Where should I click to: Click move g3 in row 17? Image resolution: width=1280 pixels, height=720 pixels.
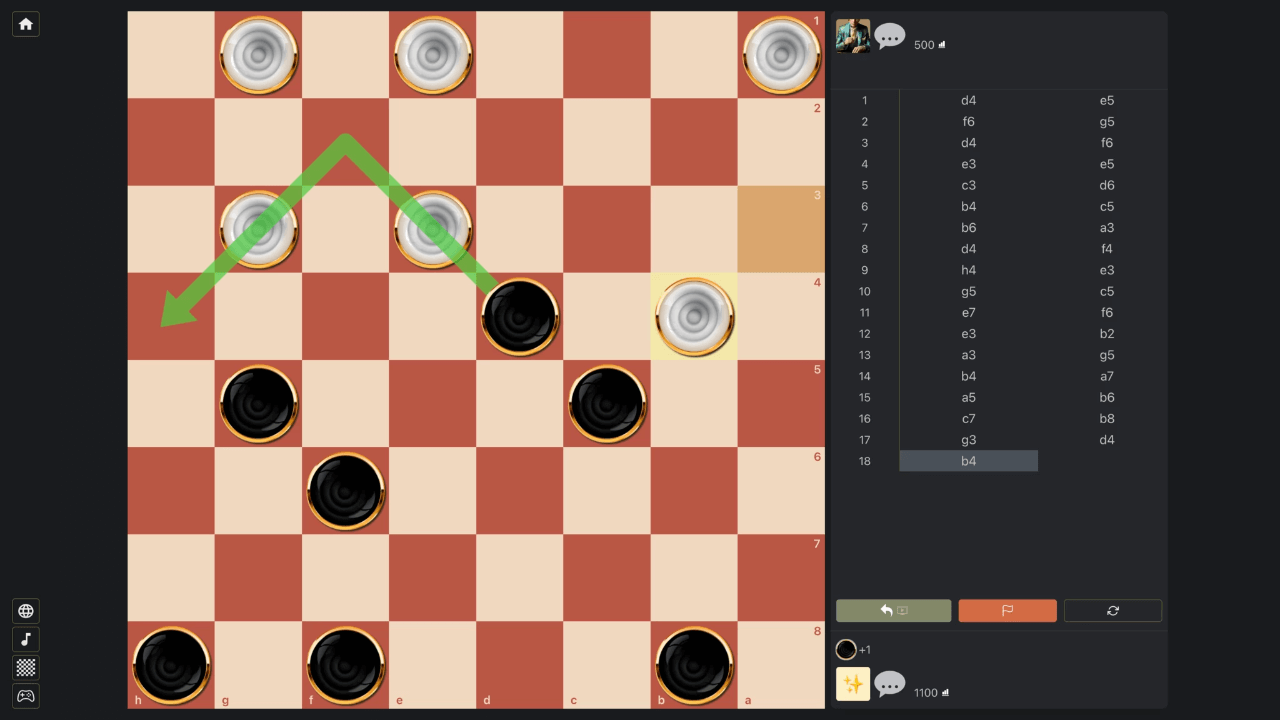point(968,440)
